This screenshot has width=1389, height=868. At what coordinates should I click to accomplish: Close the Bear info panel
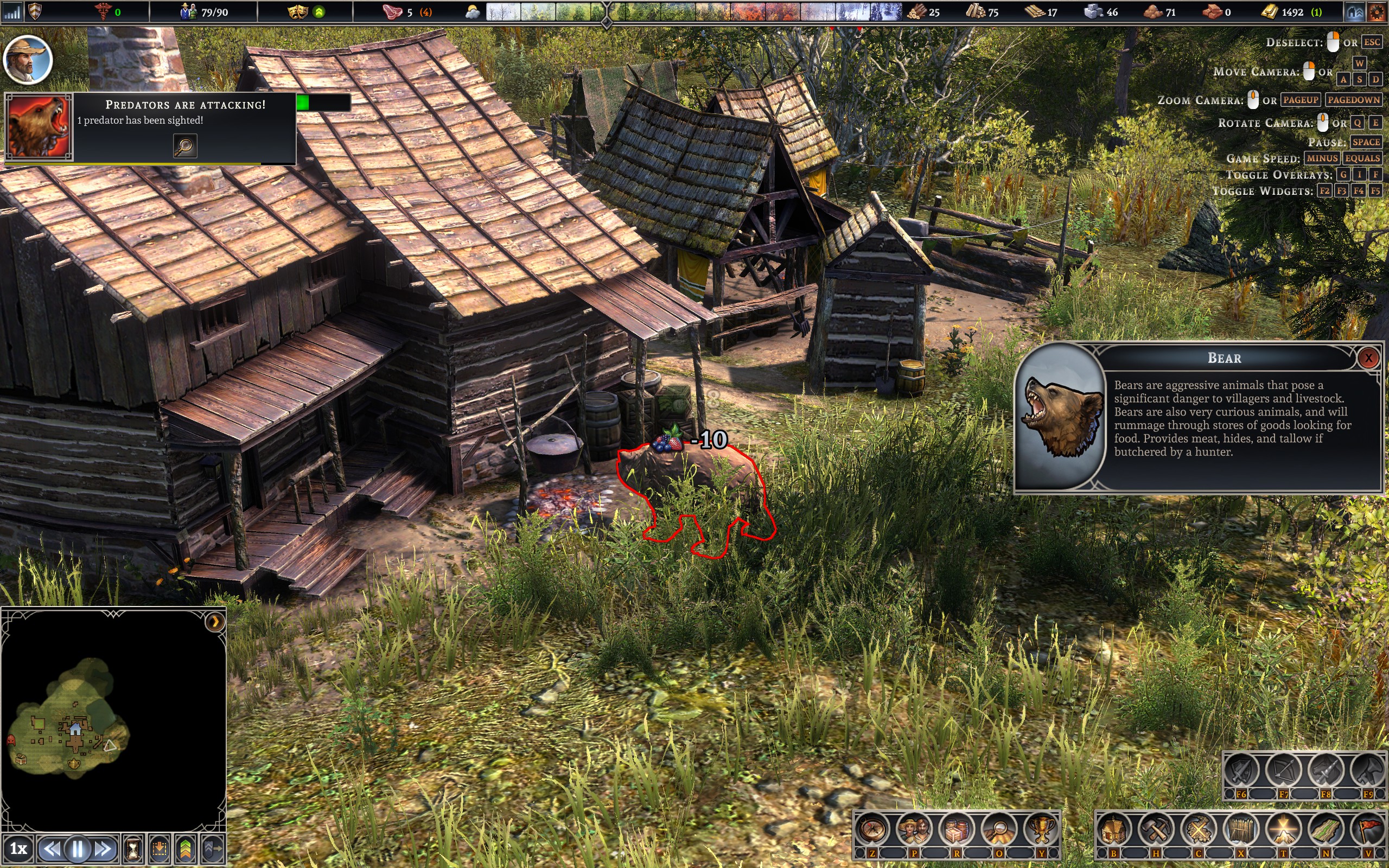[1368, 358]
